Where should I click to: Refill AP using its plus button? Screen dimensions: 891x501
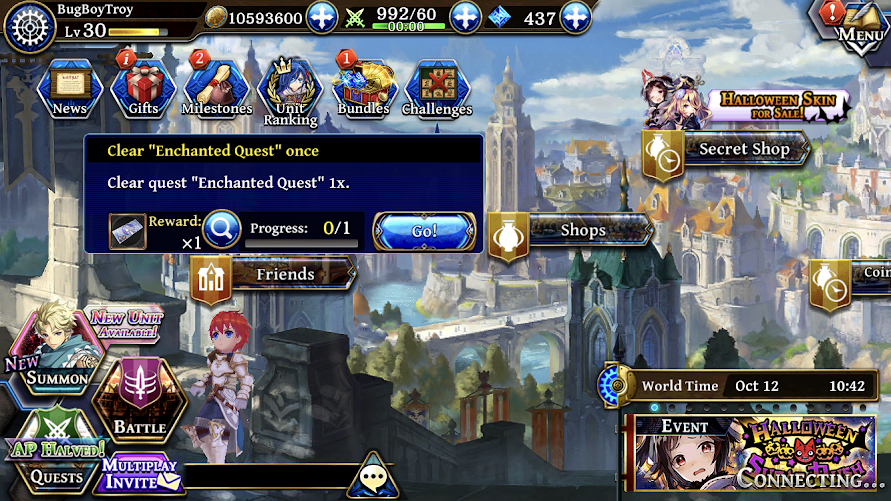click(466, 18)
